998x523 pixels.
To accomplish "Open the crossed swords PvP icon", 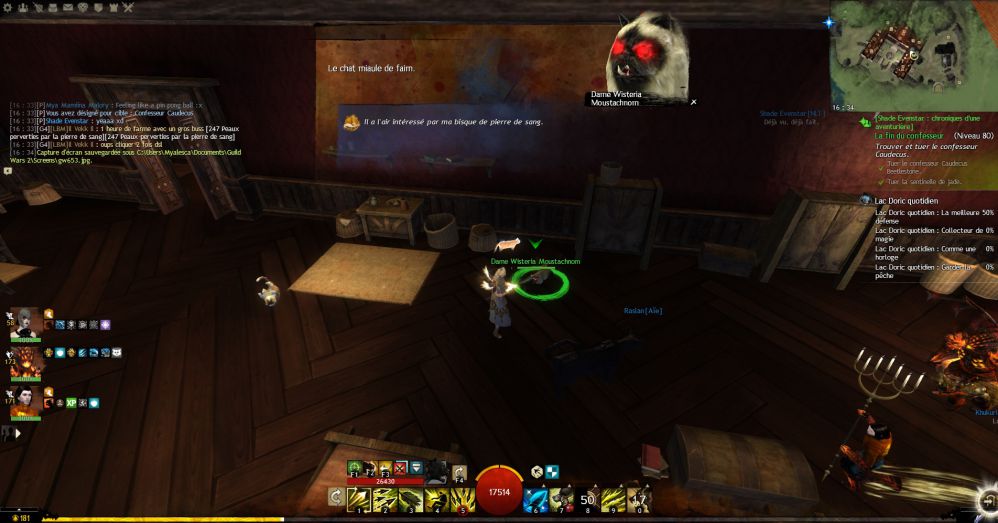I will [x=127, y=7].
